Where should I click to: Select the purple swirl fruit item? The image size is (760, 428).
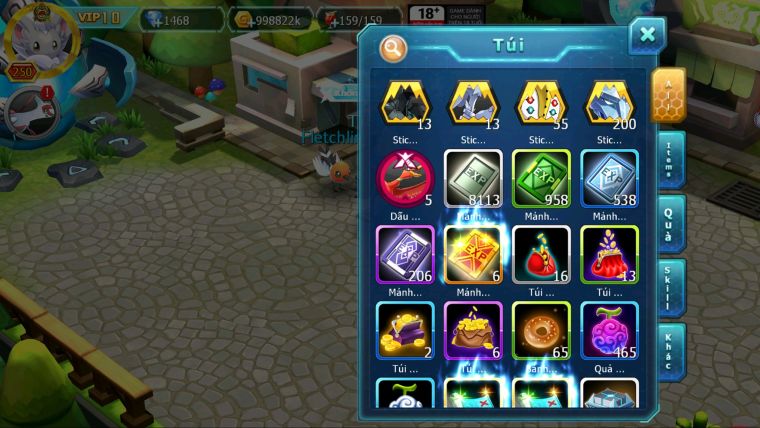[x=609, y=330]
